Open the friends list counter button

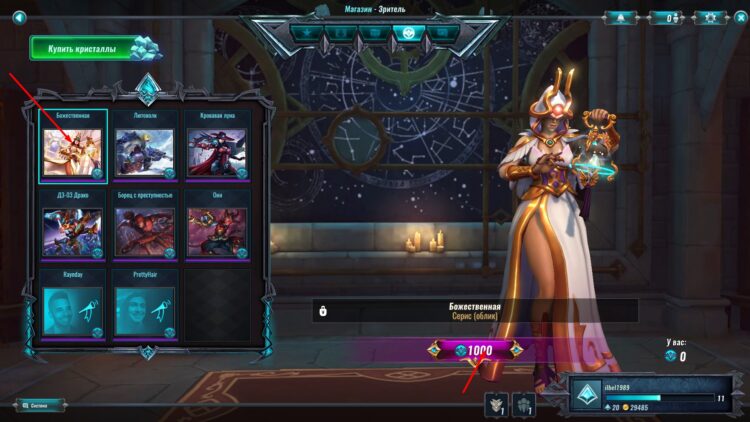click(x=665, y=18)
